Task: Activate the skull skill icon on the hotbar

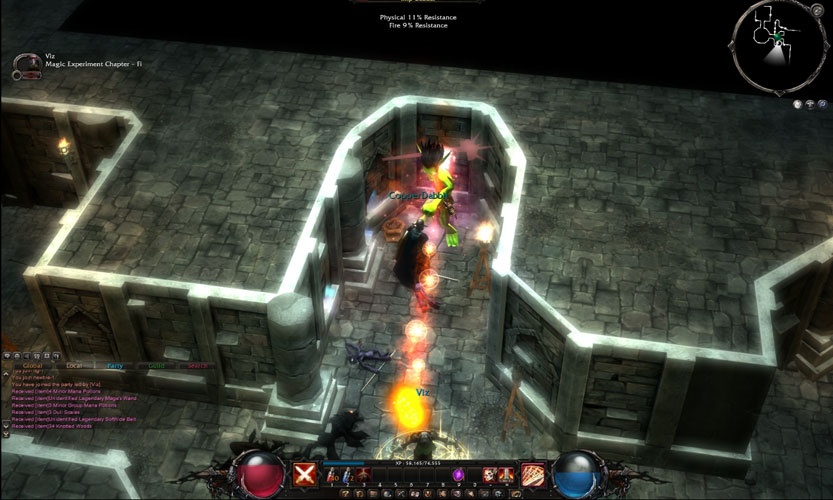Action: (x=490, y=475)
